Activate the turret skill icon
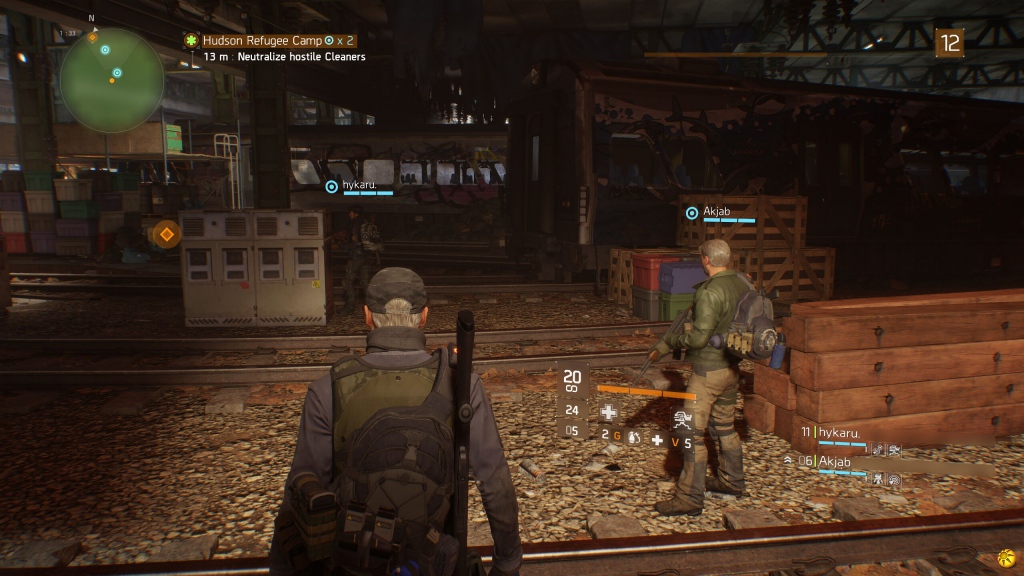Screen dimensions: 1024x576 (x=685, y=419)
